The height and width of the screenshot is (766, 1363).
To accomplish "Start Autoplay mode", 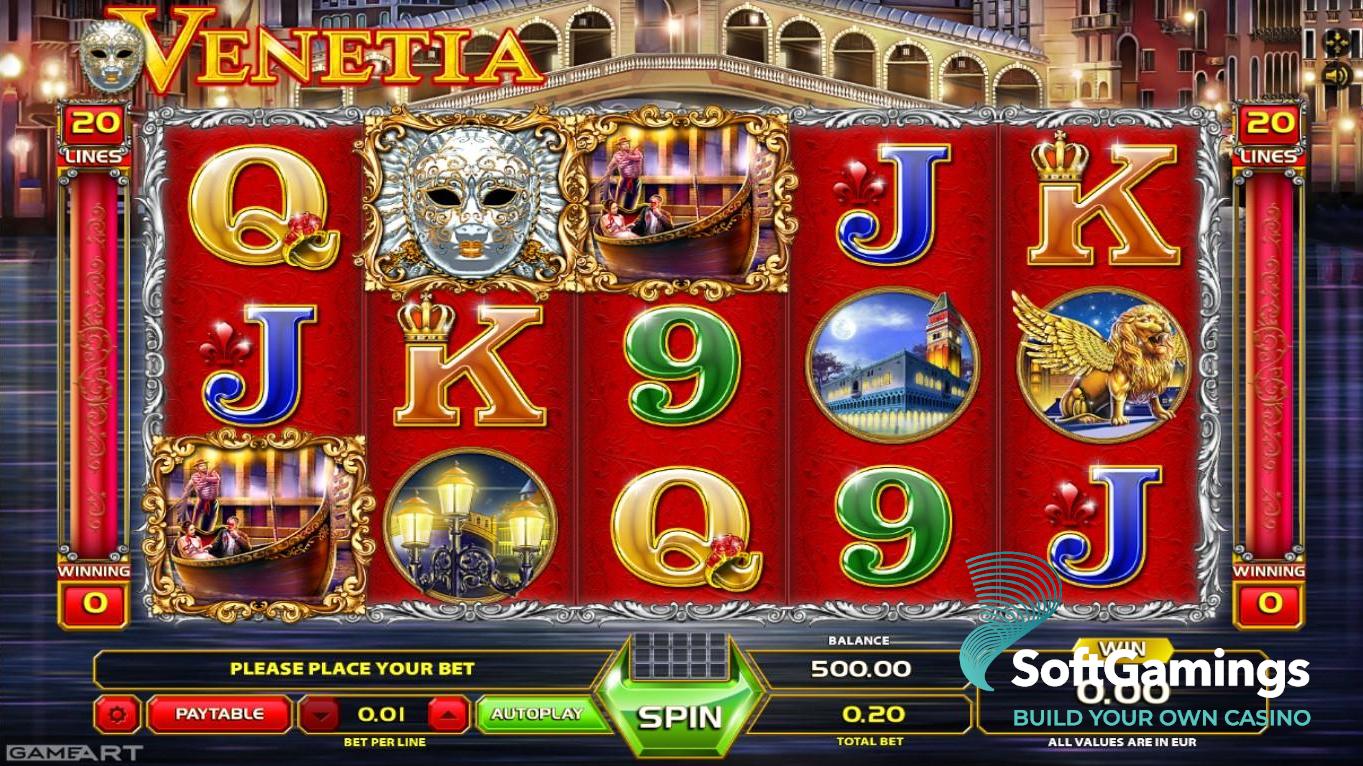I will pyautogui.click(x=537, y=714).
